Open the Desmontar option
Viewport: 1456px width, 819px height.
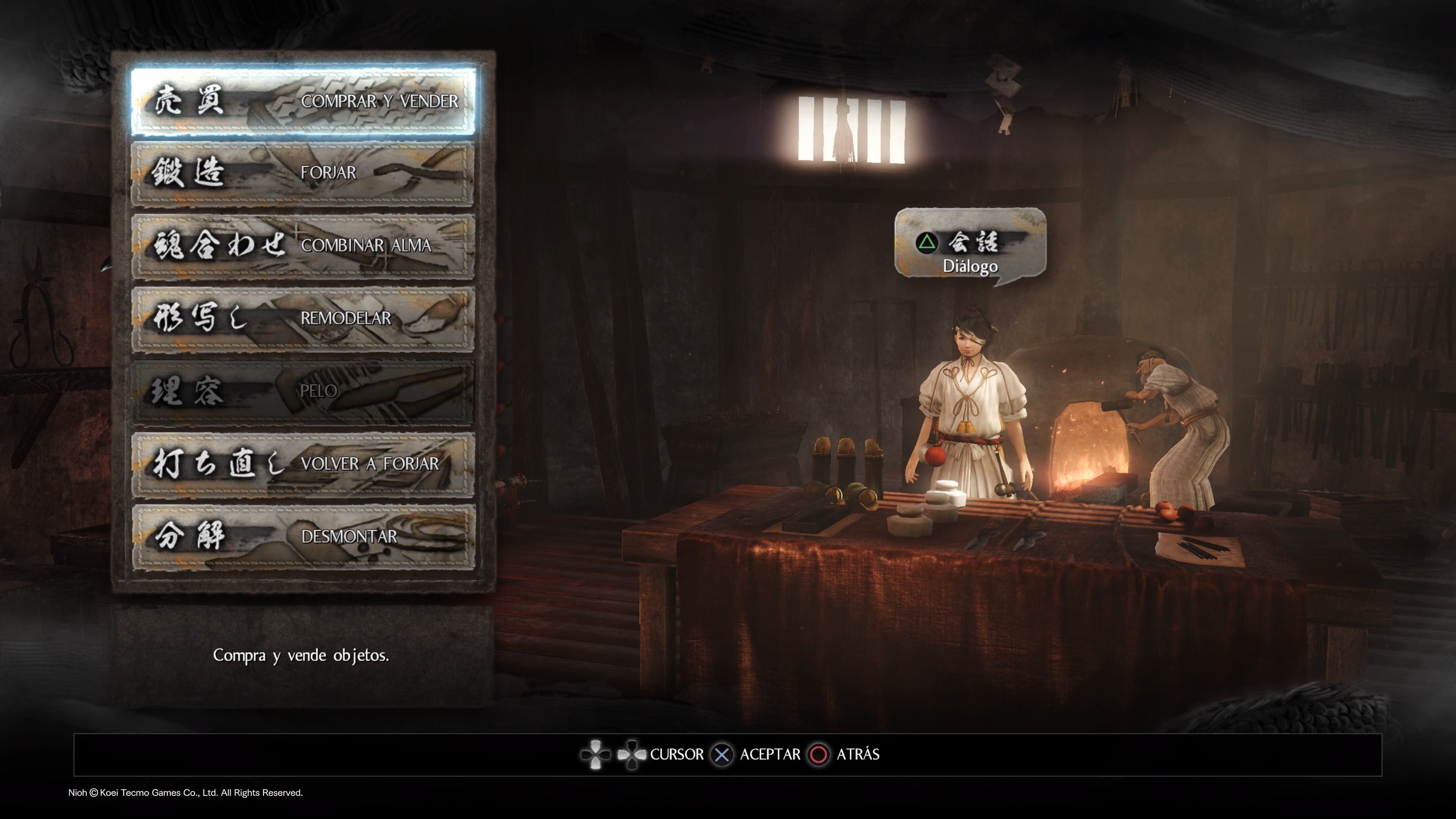pyautogui.click(x=303, y=537)
